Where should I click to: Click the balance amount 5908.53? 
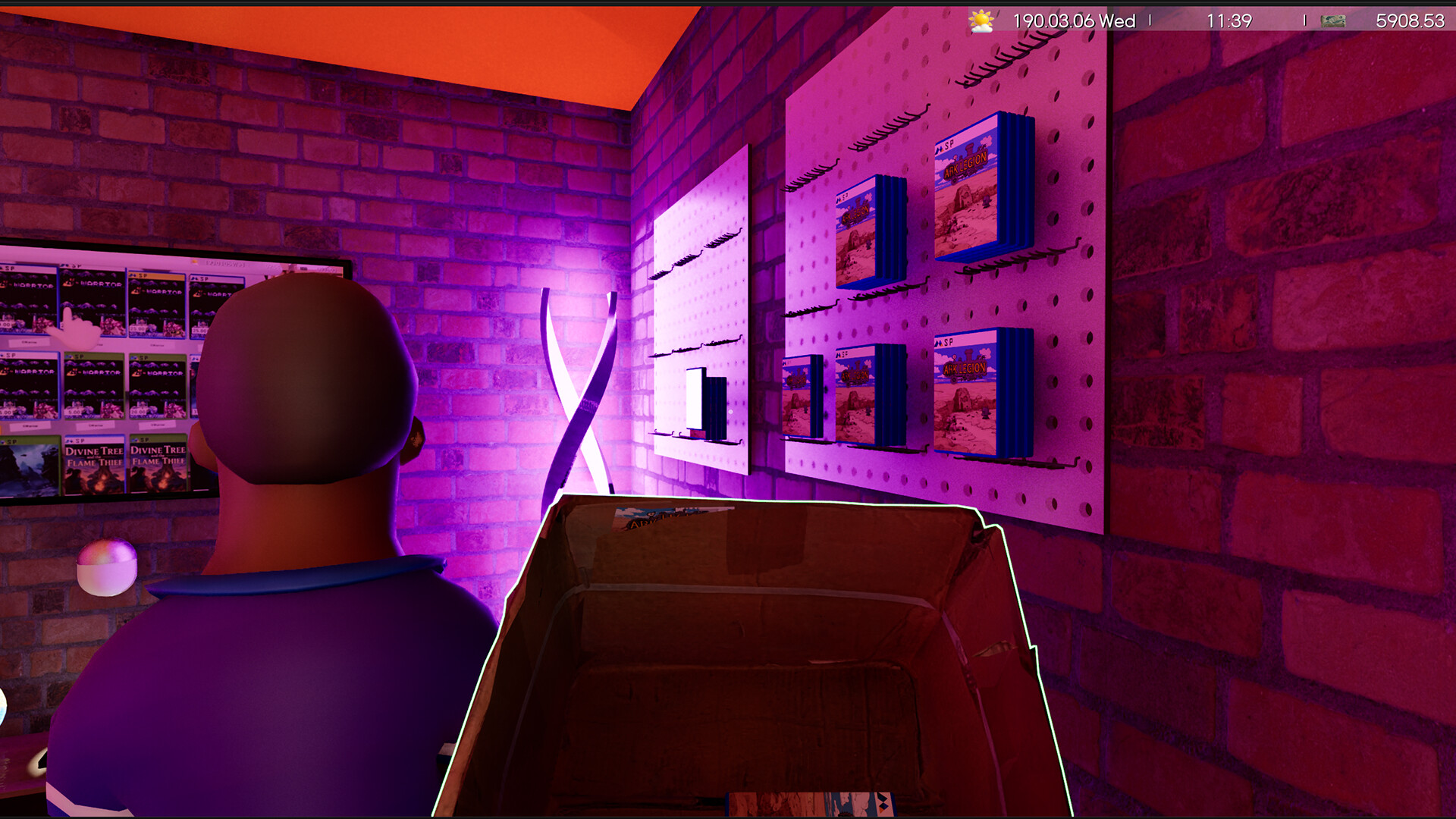pos(1411,20)
